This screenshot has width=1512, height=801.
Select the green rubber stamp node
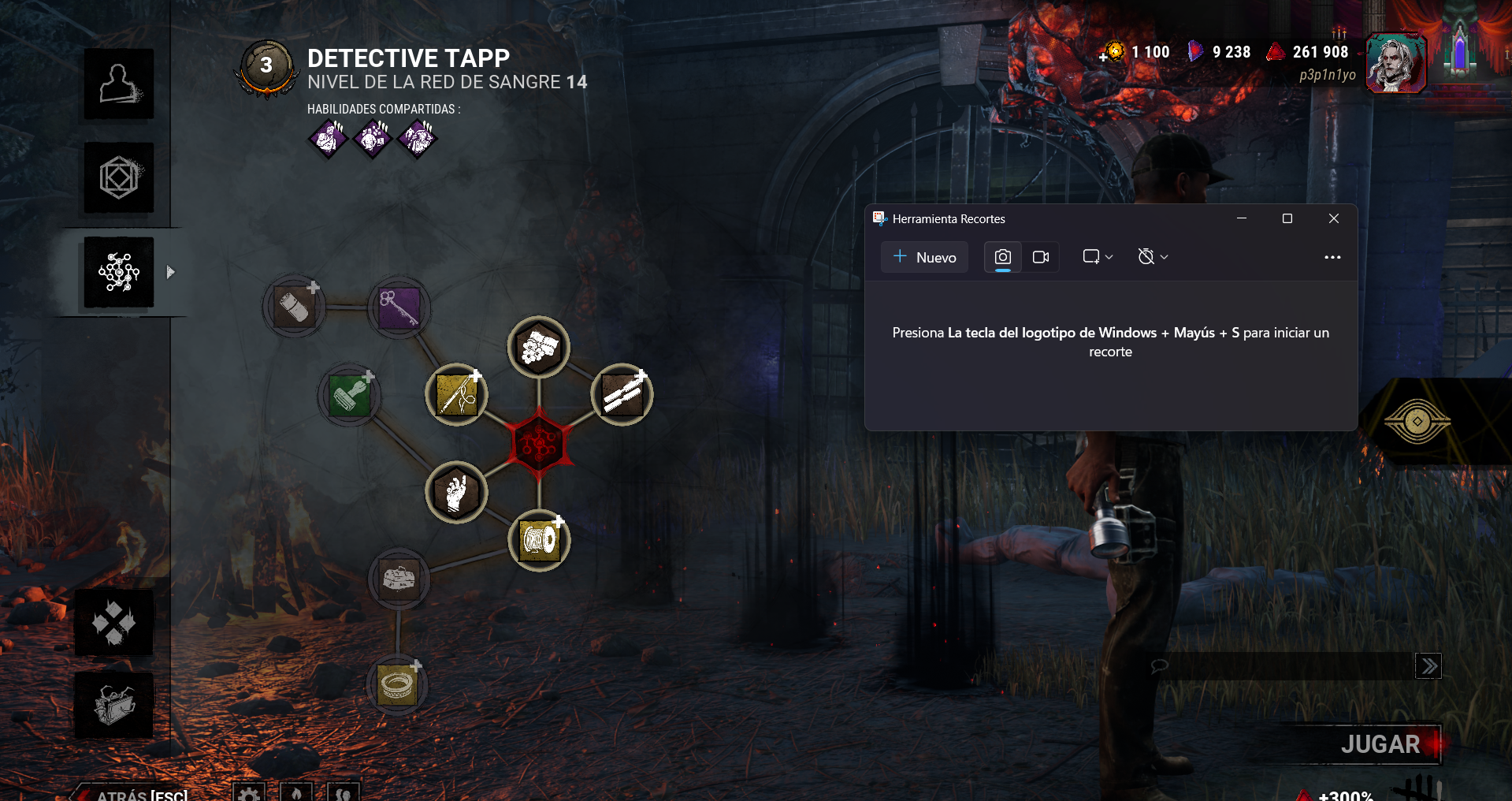point(349,394)
